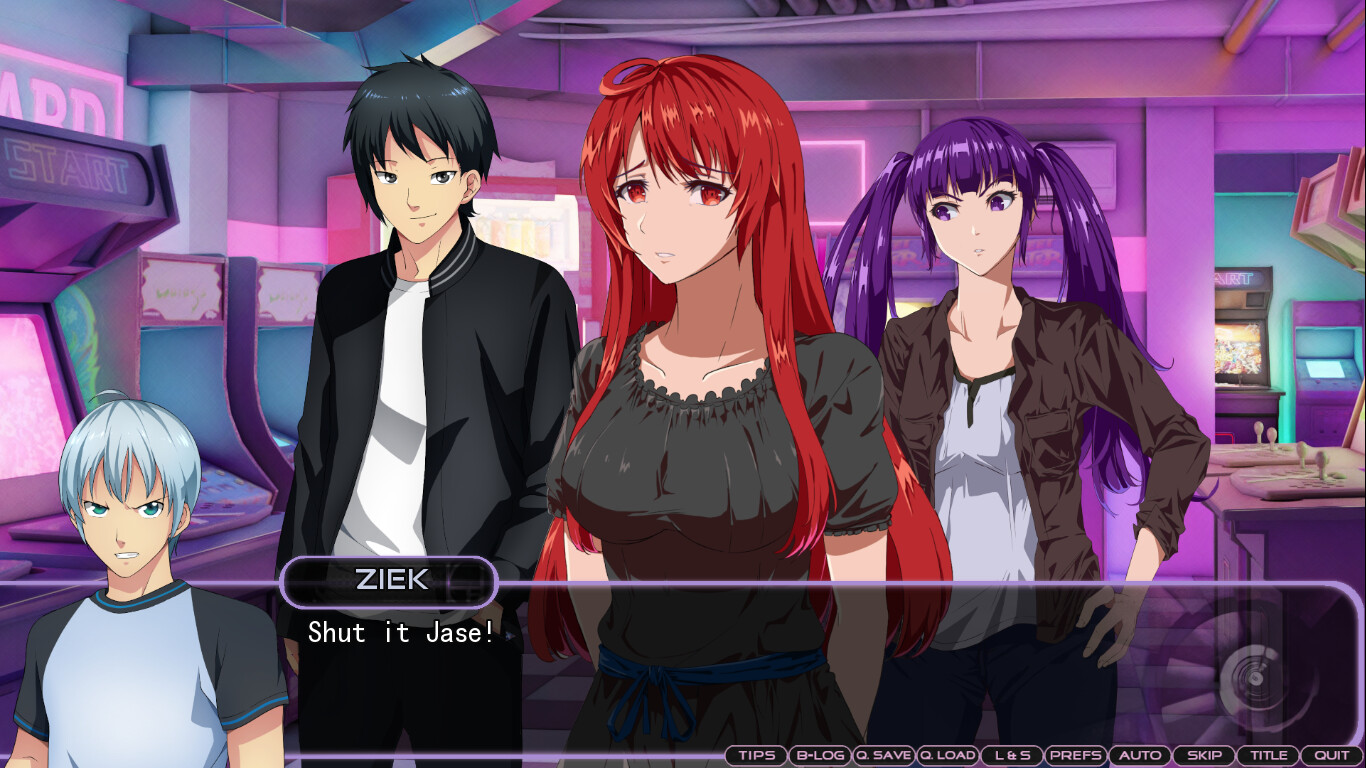Viewport: 1366px width, 768px height.
Task: Click the ZIEK name plate
Action: point(389,581)
